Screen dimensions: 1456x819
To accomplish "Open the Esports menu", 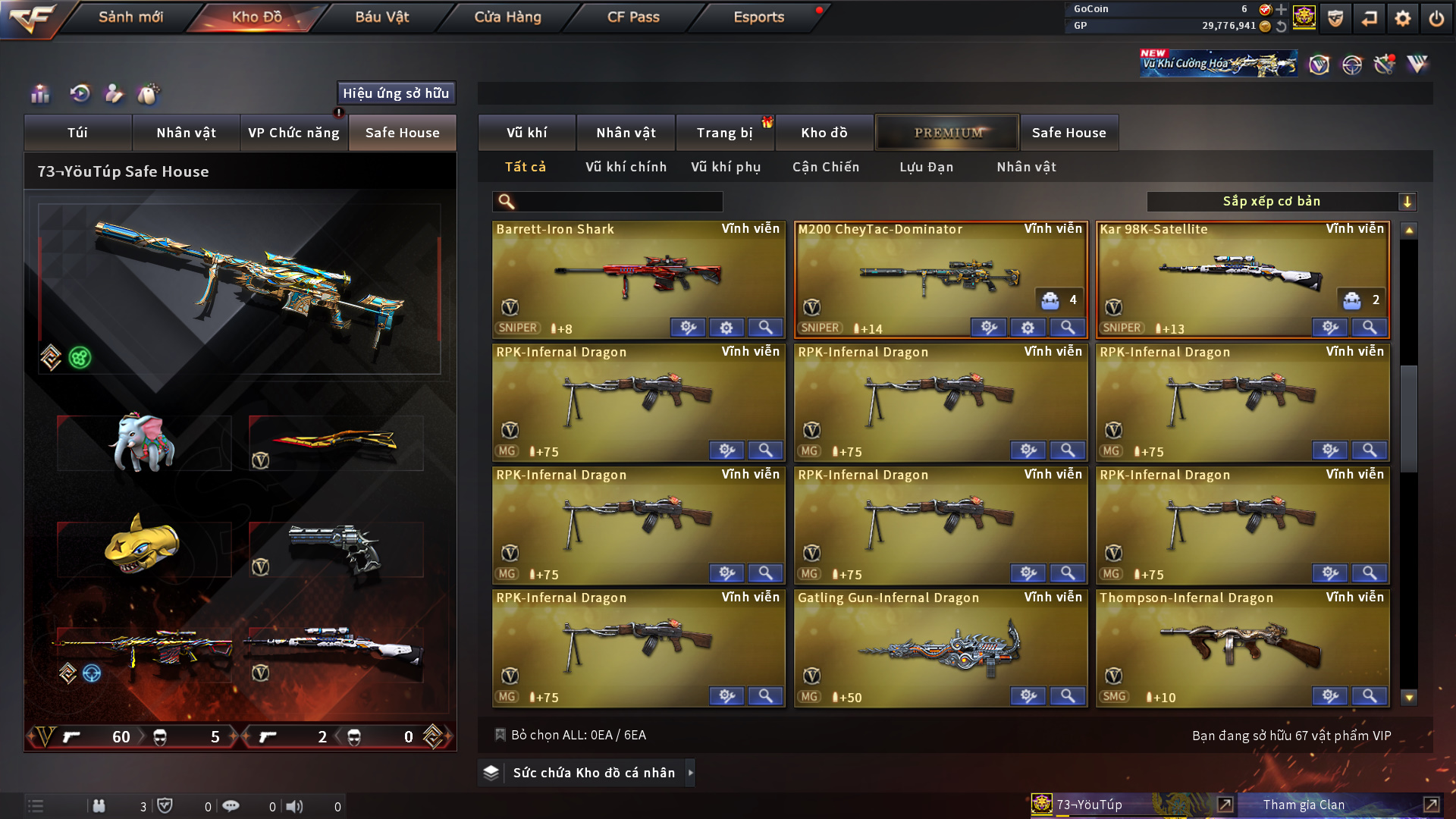I will 758,17.
